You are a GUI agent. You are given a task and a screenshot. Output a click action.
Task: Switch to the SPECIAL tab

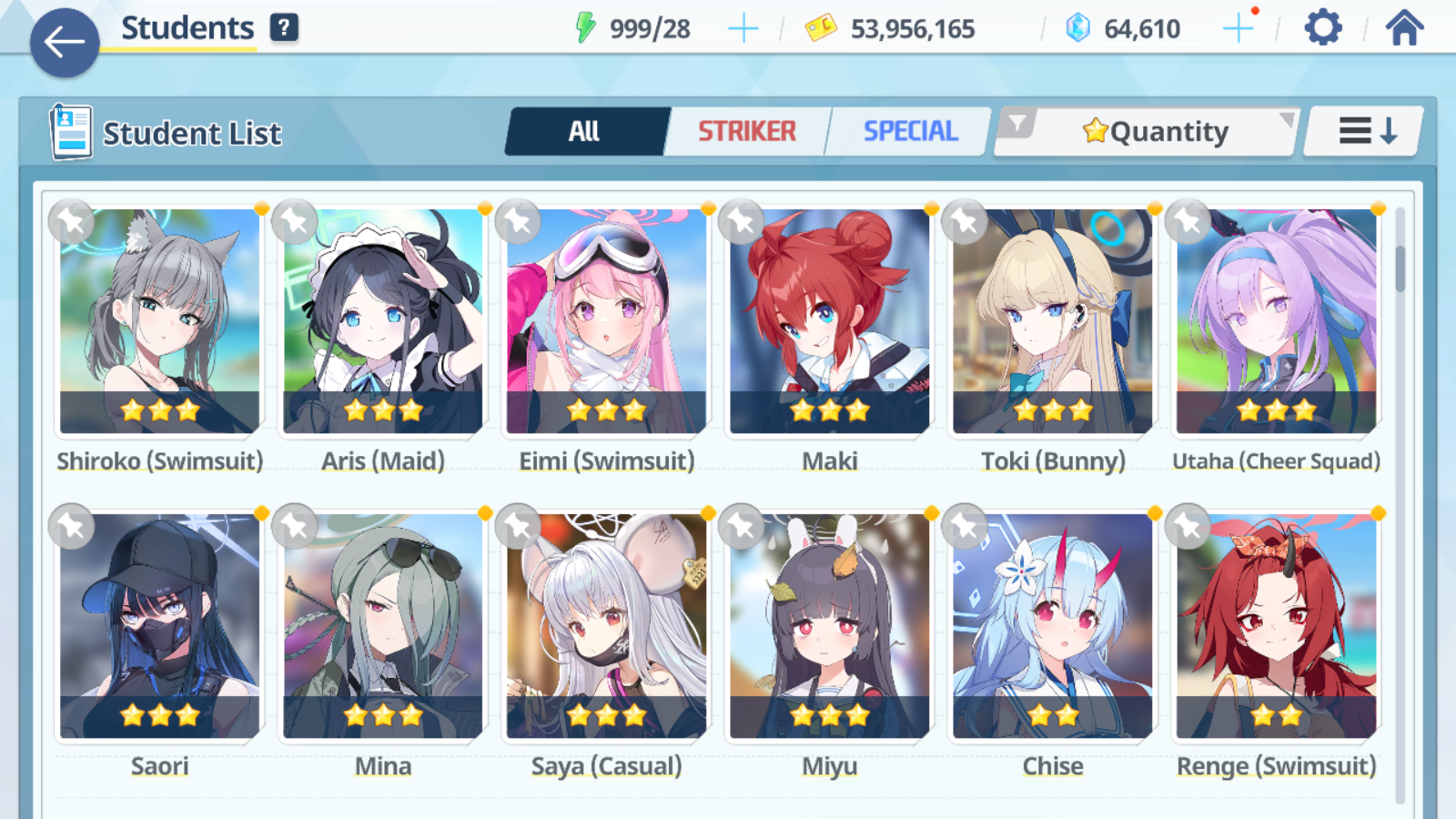click(x=910, y=131)
